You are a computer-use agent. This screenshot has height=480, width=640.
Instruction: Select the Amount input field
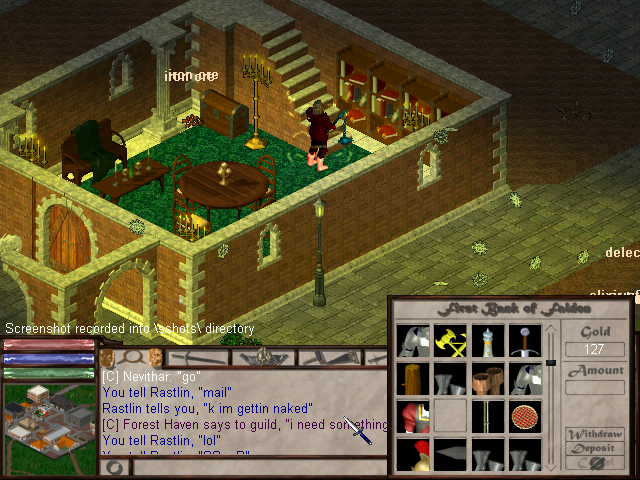pos(595,388)
